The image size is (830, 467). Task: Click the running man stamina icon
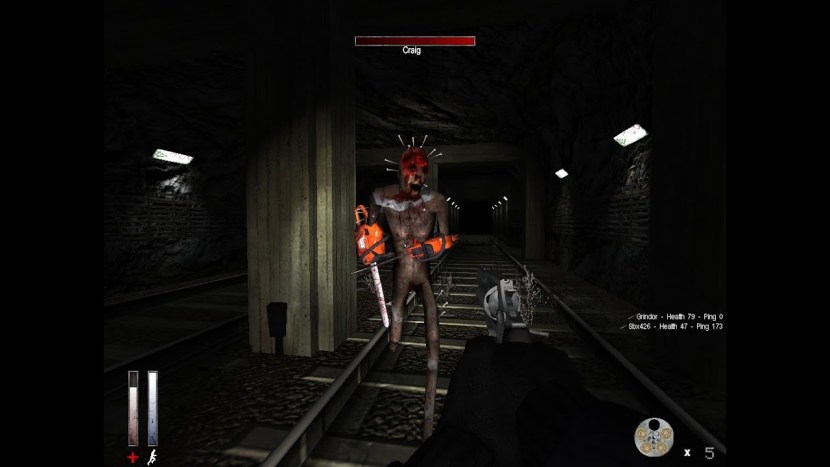tap(153, 457)
